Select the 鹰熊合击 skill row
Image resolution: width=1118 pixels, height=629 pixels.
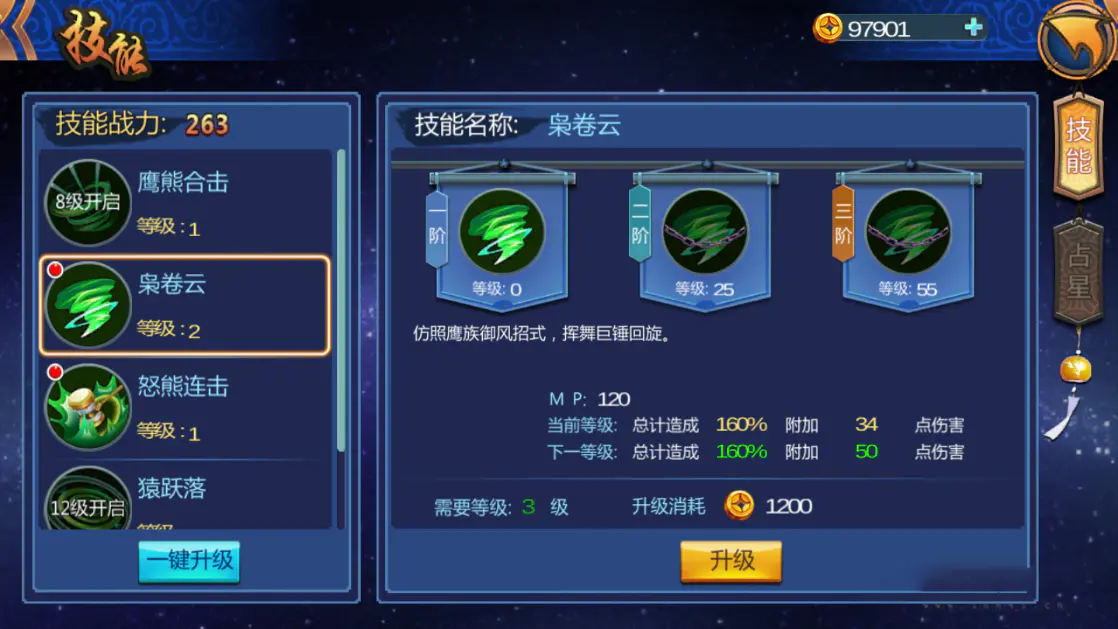point(185,202)
